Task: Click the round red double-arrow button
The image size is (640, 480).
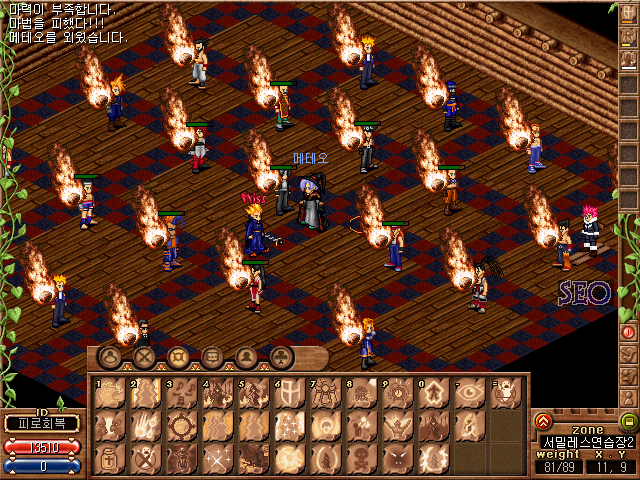Action: [543, 421]
